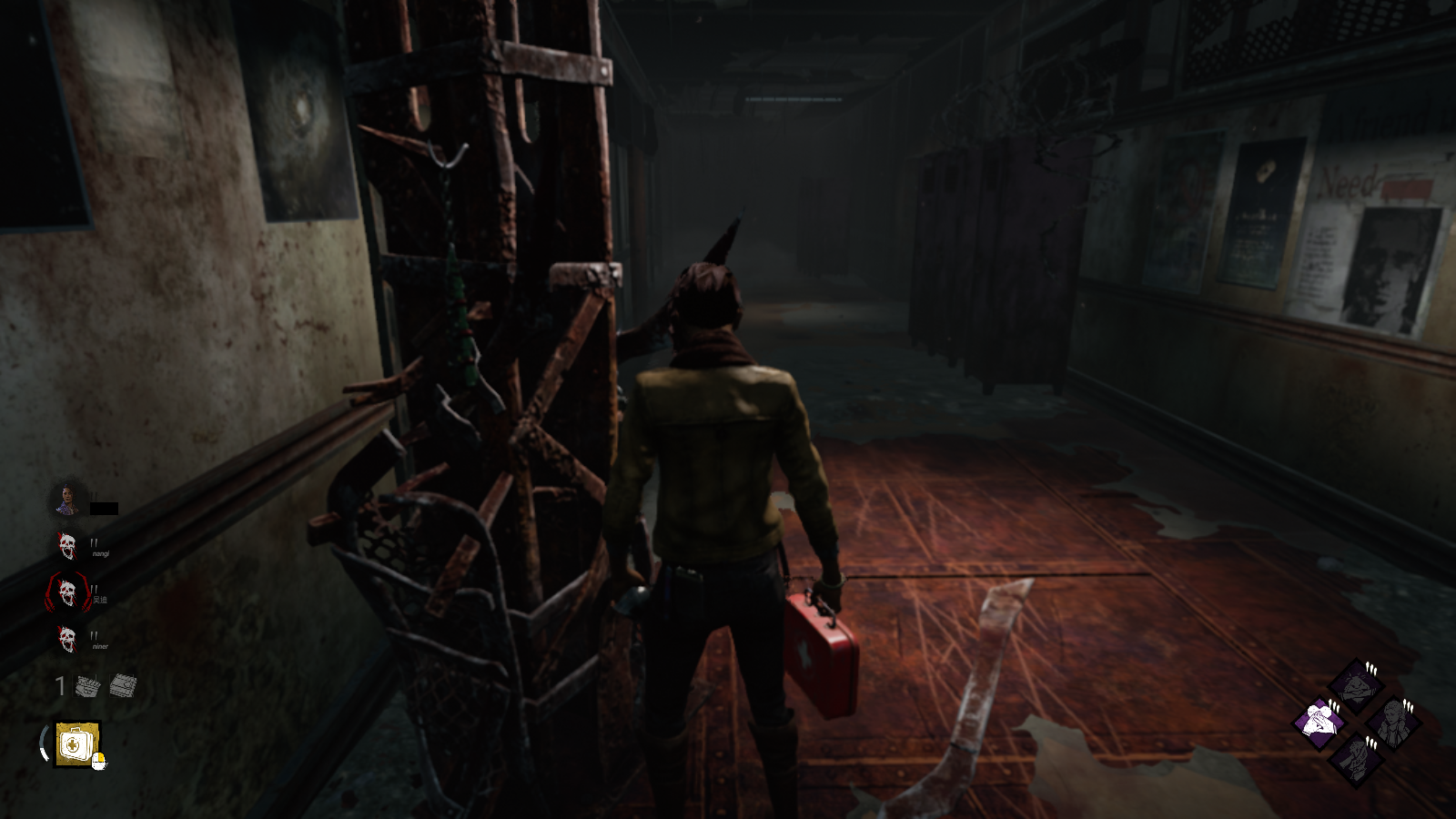Click the skull status icon beside nangi
1456x819 pixels.
coord(66,546)
